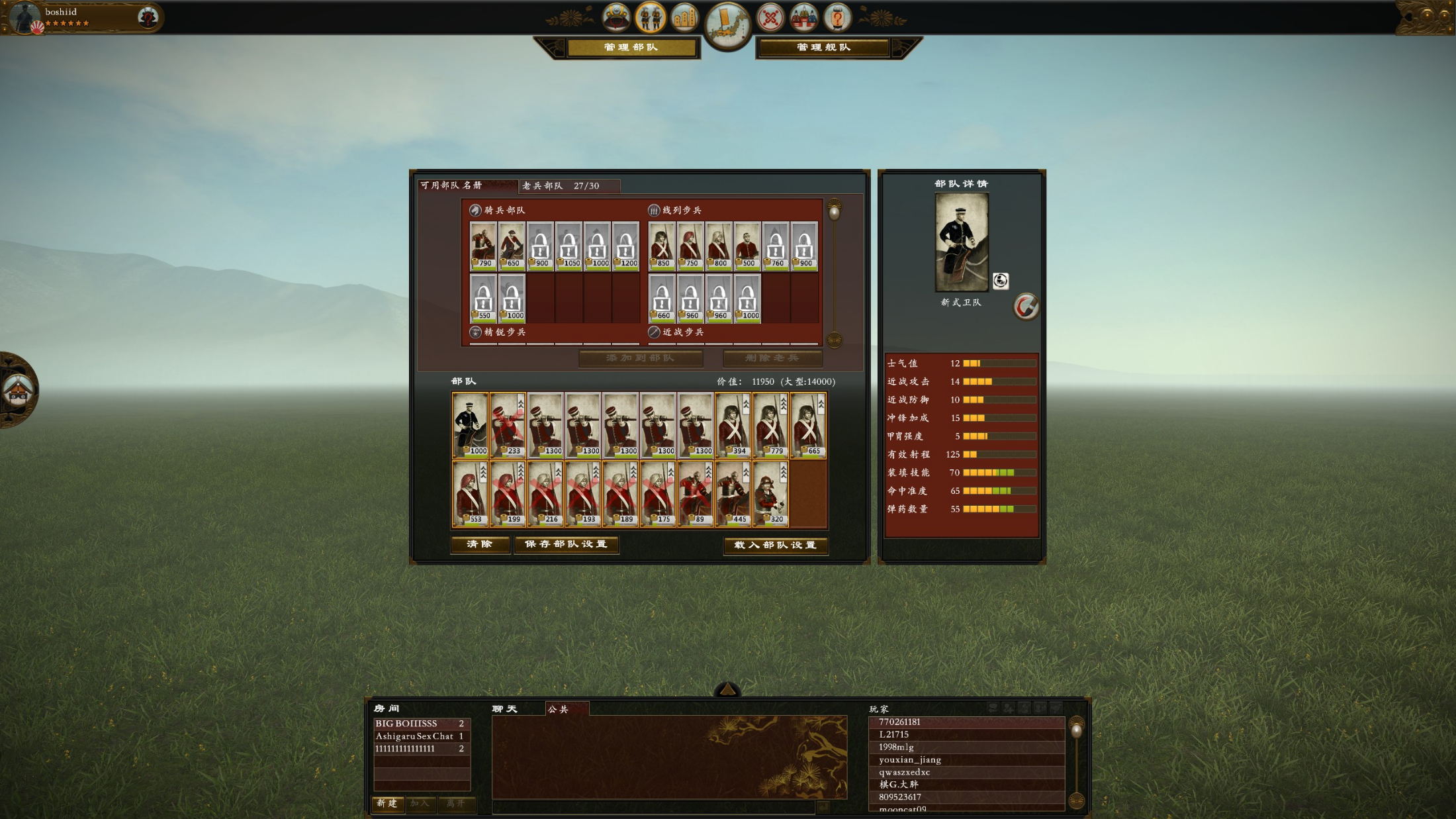Select the army unit card costing 779
Screen dimensions: 1456x819
[771, 424]
